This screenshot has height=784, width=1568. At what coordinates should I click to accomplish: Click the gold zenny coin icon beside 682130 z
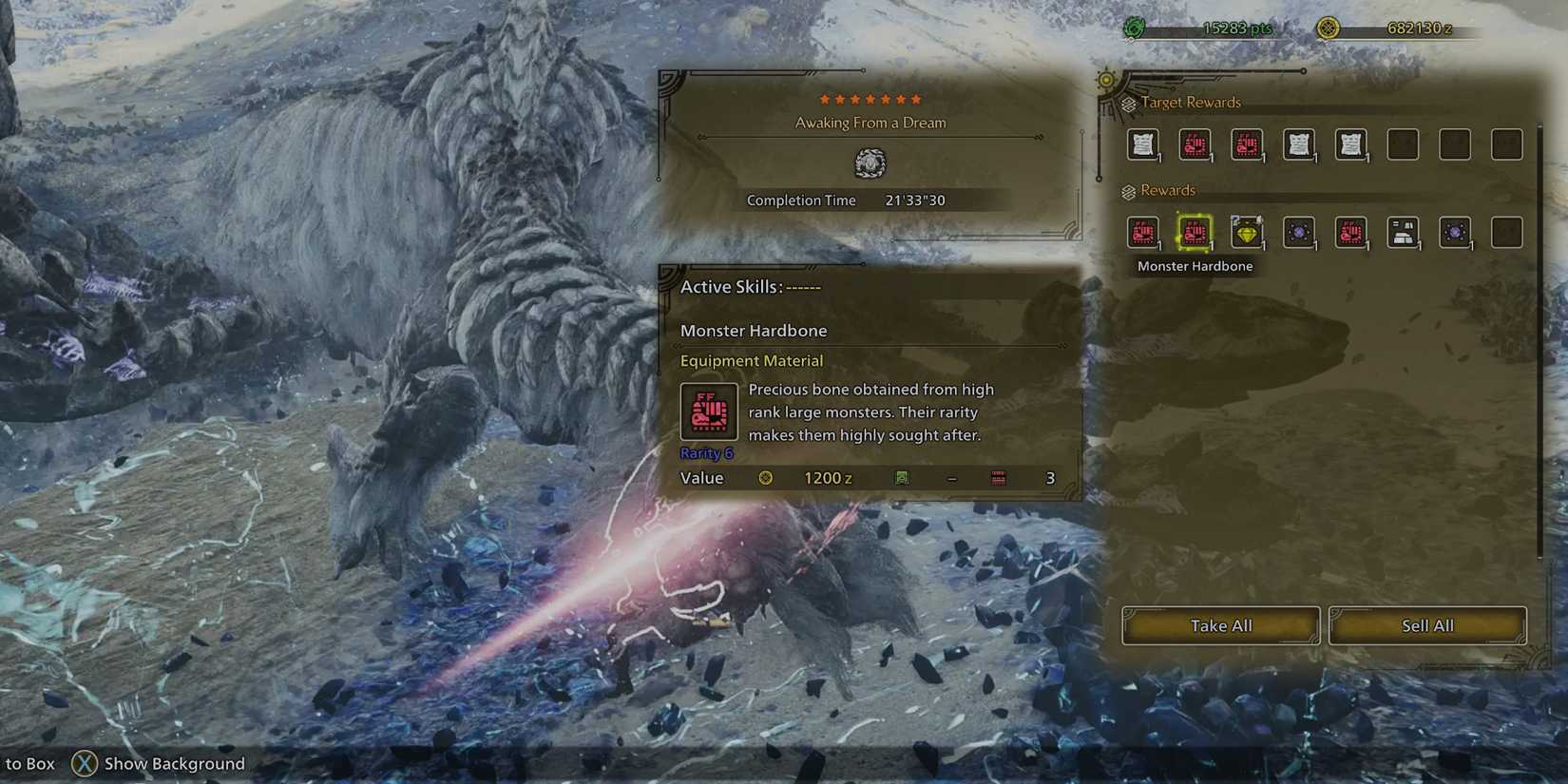[1329, 28]
